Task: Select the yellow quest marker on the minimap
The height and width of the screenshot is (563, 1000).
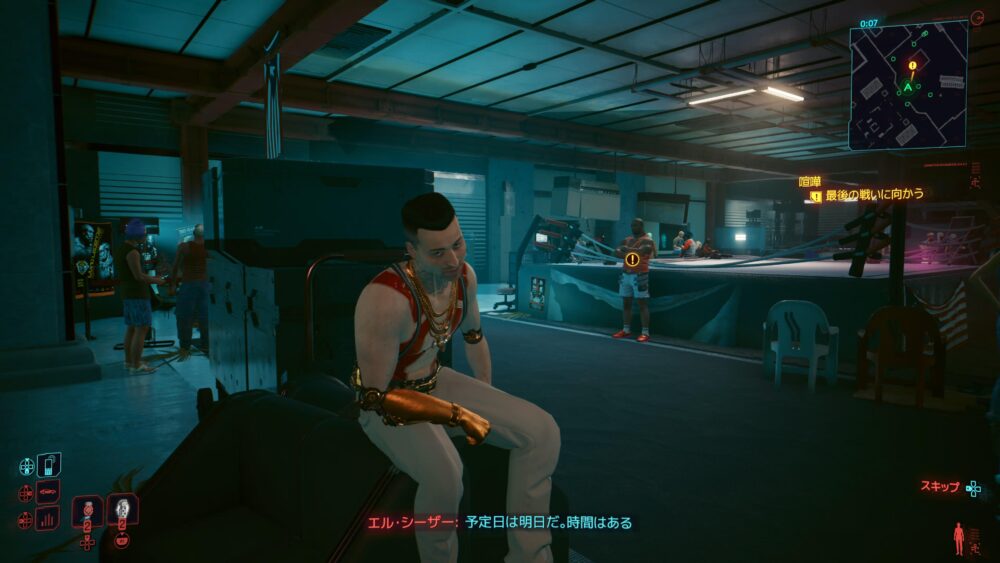Action: coord(912,66)
